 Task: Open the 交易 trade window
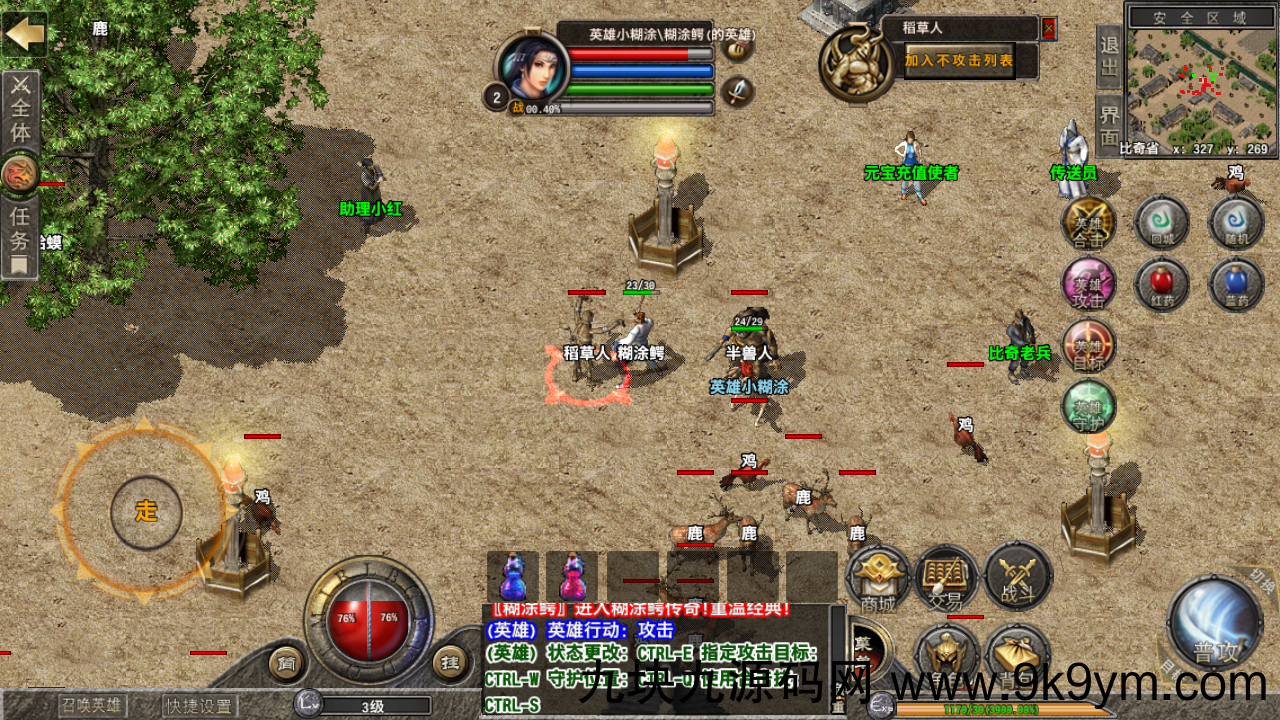tap(946, 578)
